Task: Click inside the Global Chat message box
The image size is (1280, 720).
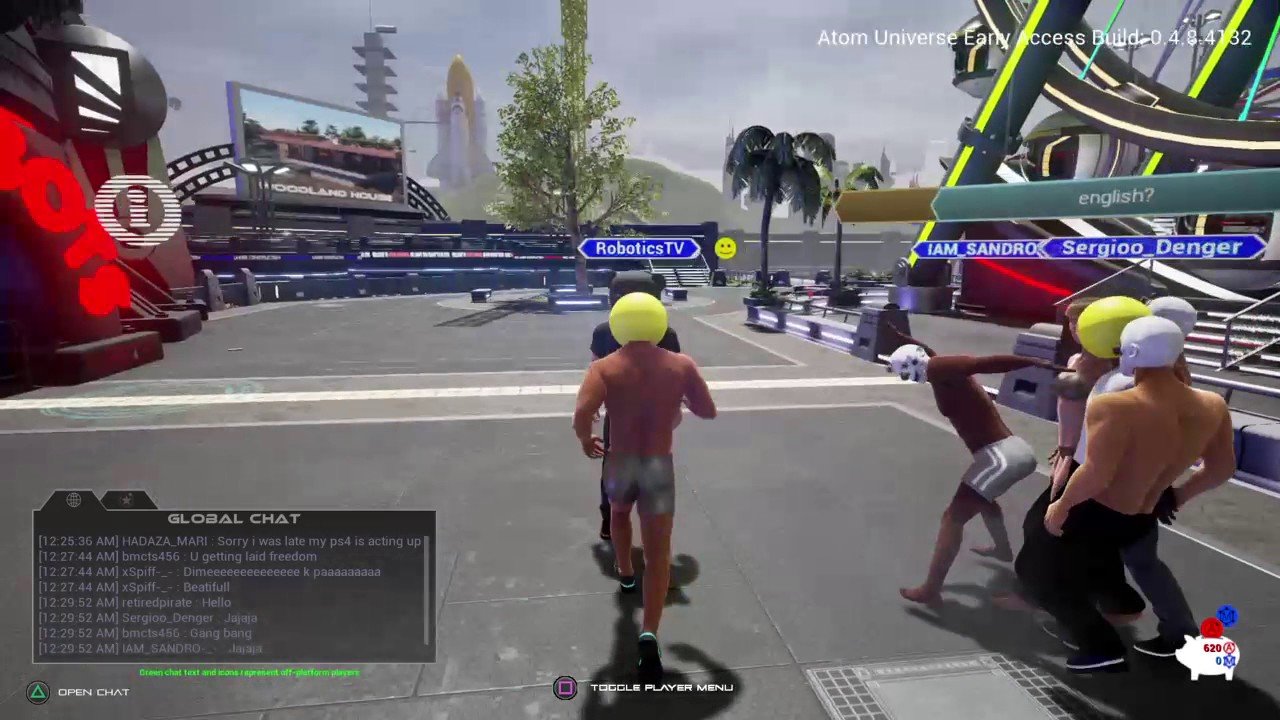Action: (x=230, y=596)
